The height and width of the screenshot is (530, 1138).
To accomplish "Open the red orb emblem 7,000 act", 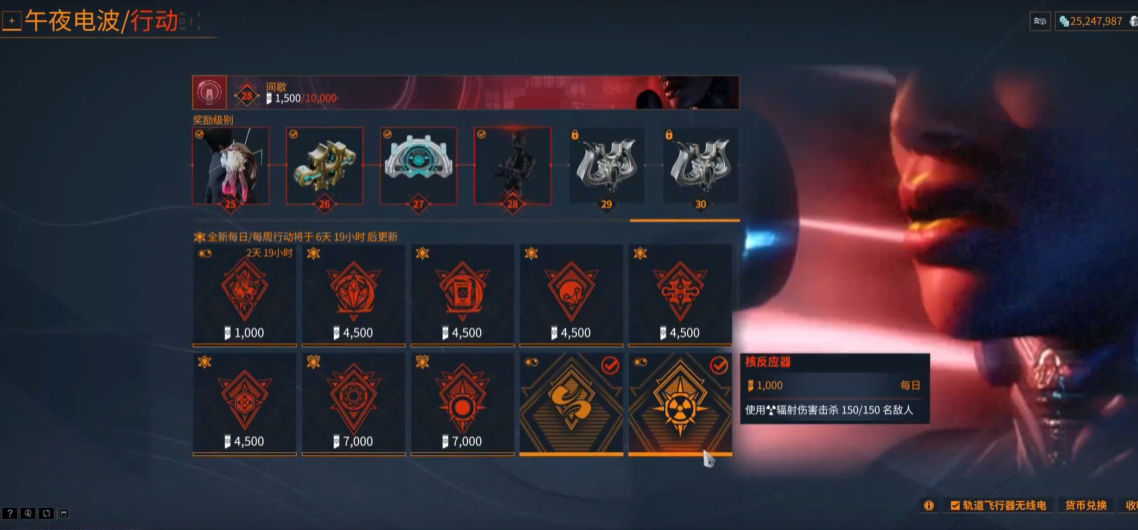I will (462, 403).
